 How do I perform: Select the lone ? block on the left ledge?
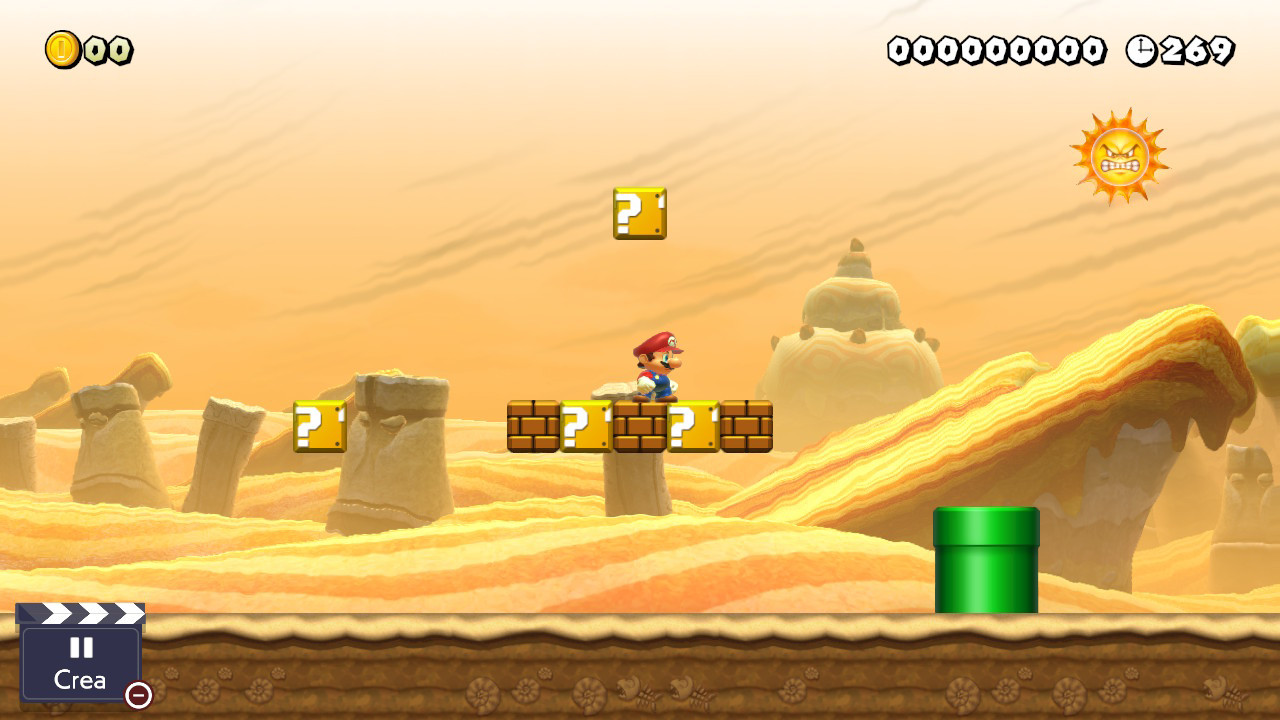tap(318, 425)
